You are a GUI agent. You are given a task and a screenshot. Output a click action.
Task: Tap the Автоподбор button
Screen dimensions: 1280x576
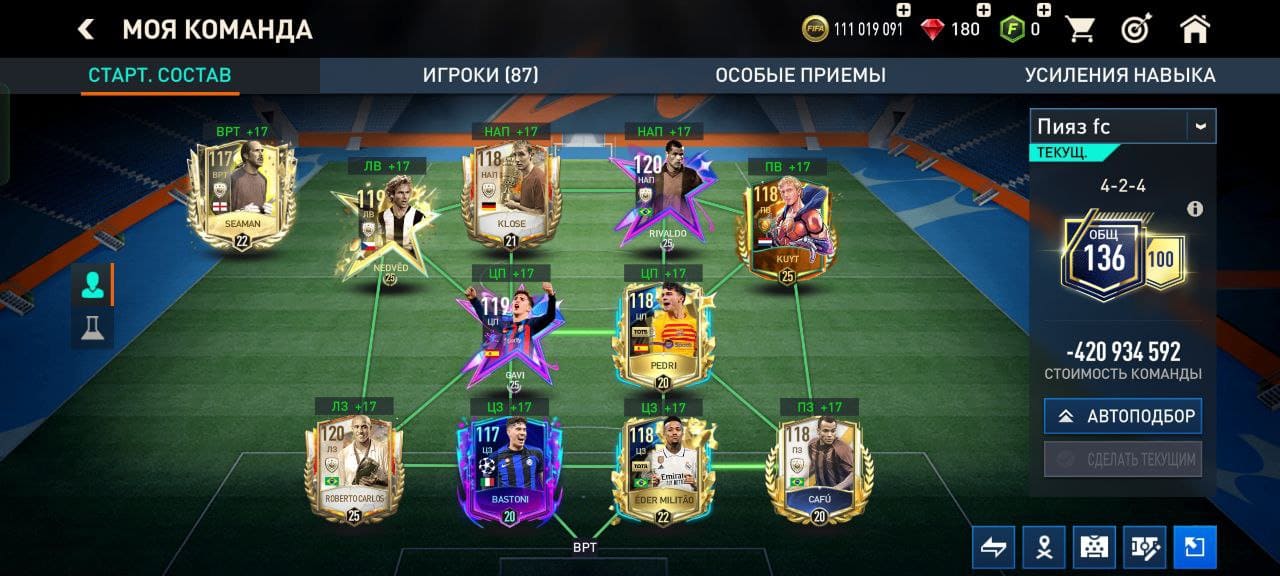[1123, 416]
